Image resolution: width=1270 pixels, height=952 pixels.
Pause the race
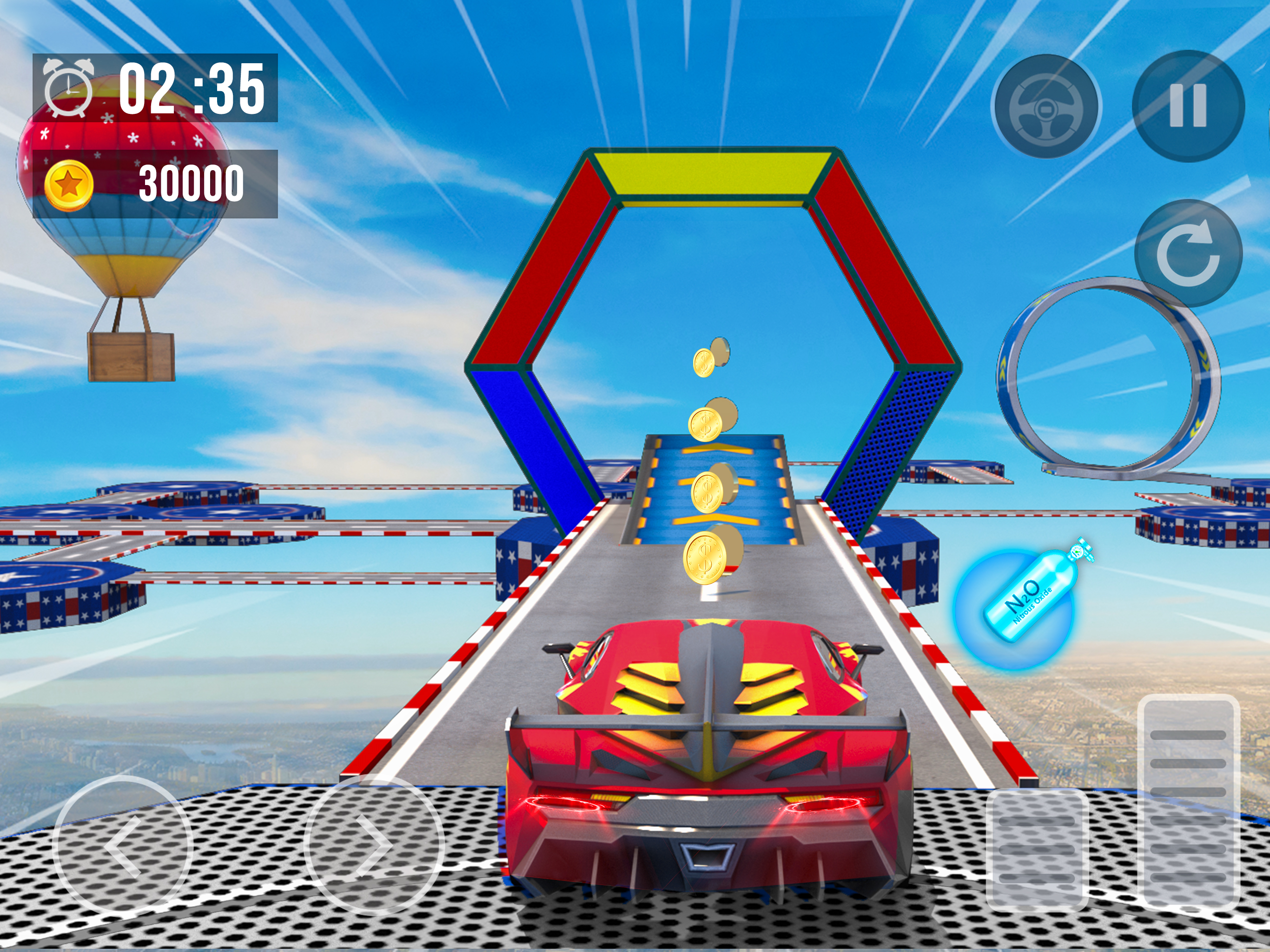[x=1188, y=107]
